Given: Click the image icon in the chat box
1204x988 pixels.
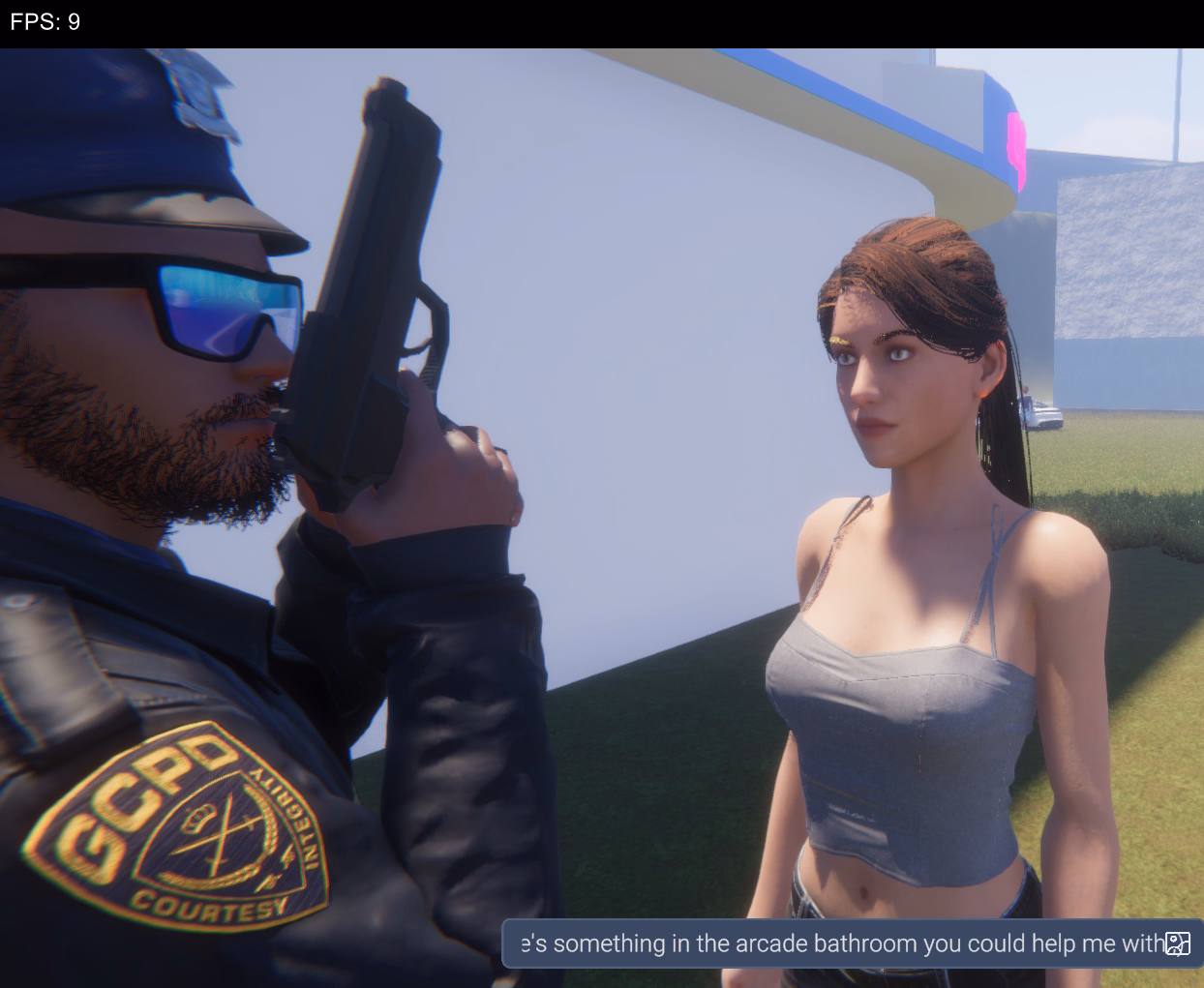Looking at the screenshot, I should (x=1178, y=943).
